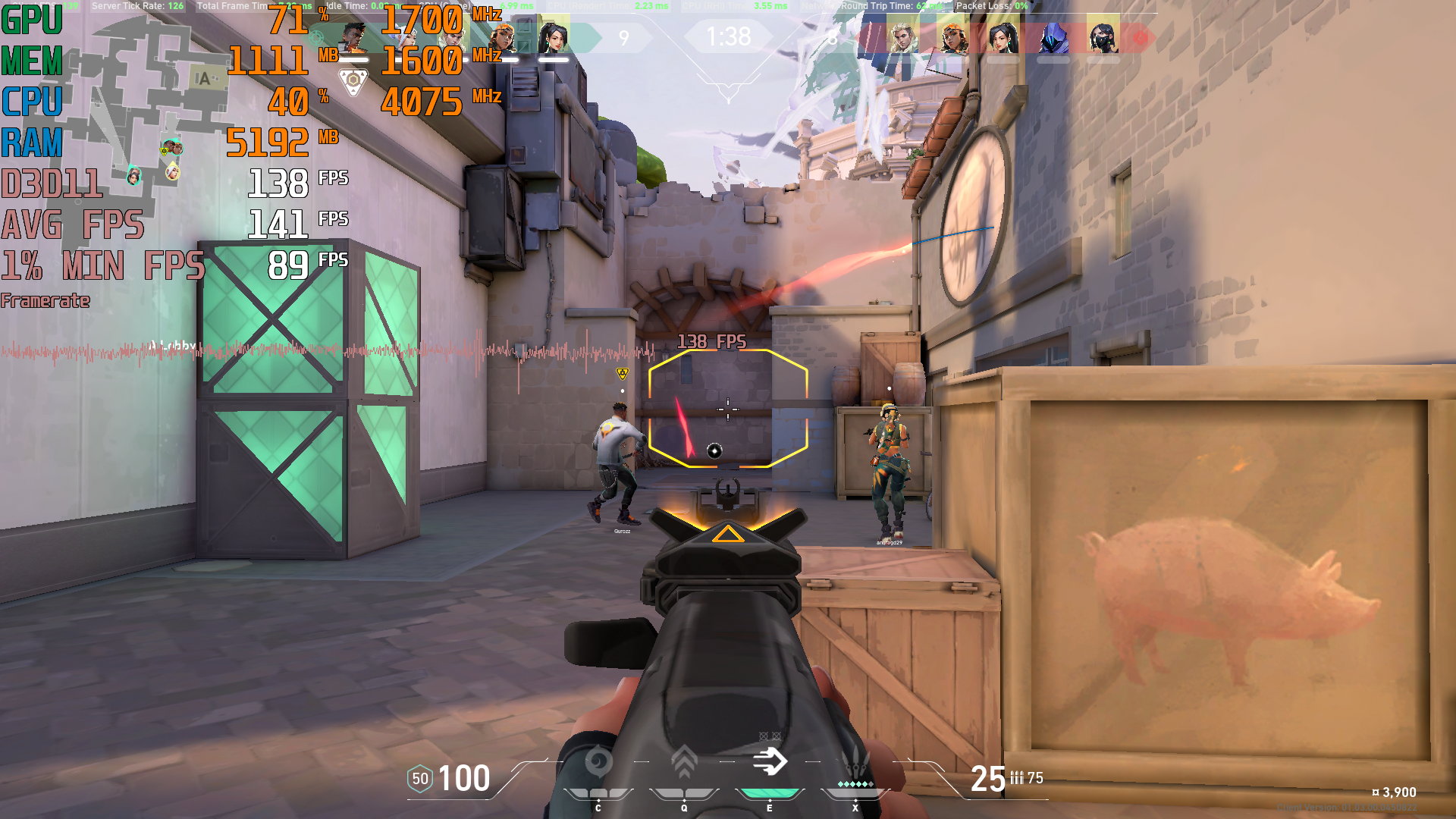The width and height of the screenshot is (1456, 819).
Task: Select the enemy Raze portrait
Action: tap(952, 36)
